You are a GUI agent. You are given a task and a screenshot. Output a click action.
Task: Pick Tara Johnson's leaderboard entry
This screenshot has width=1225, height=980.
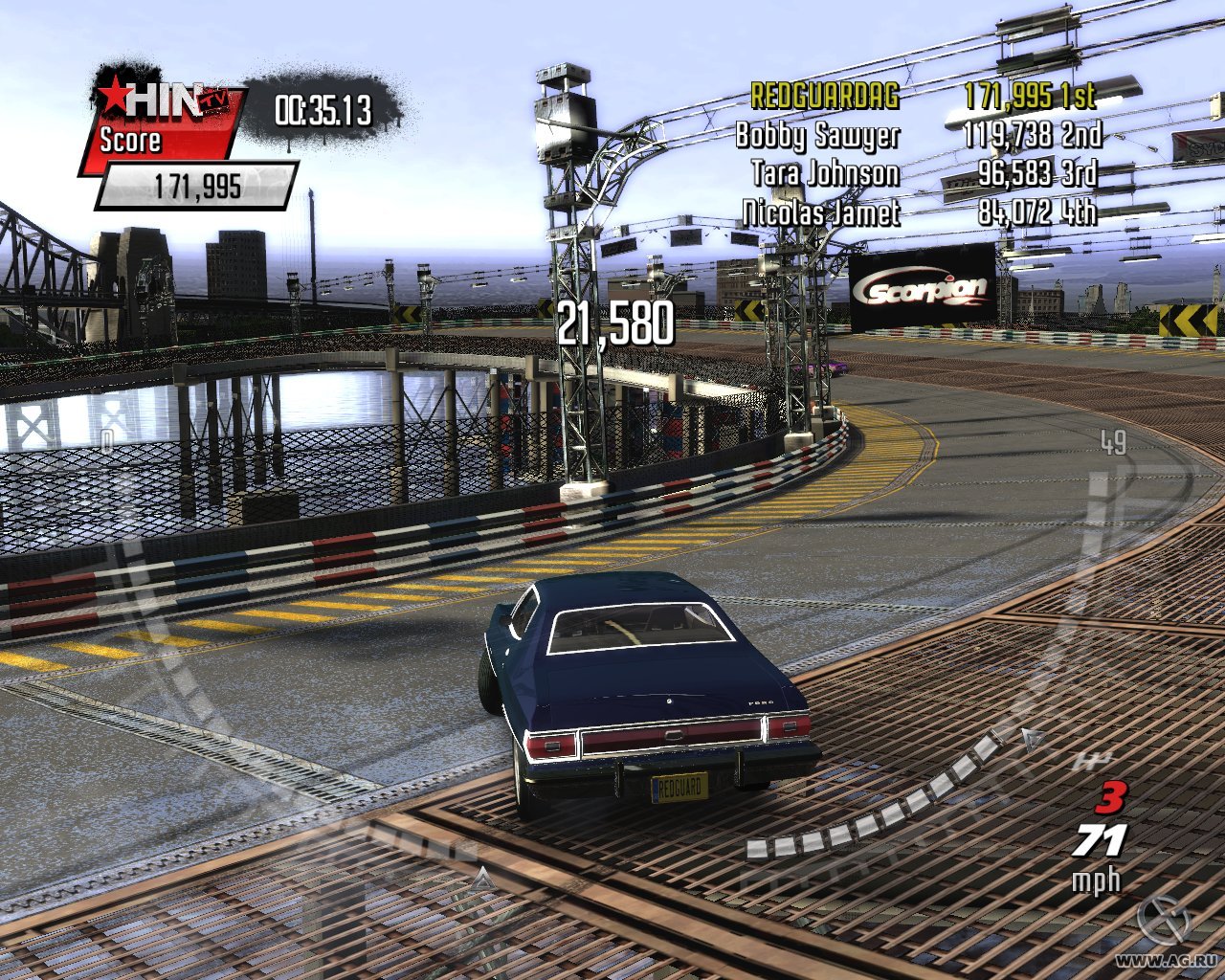[x=924, y=173]
